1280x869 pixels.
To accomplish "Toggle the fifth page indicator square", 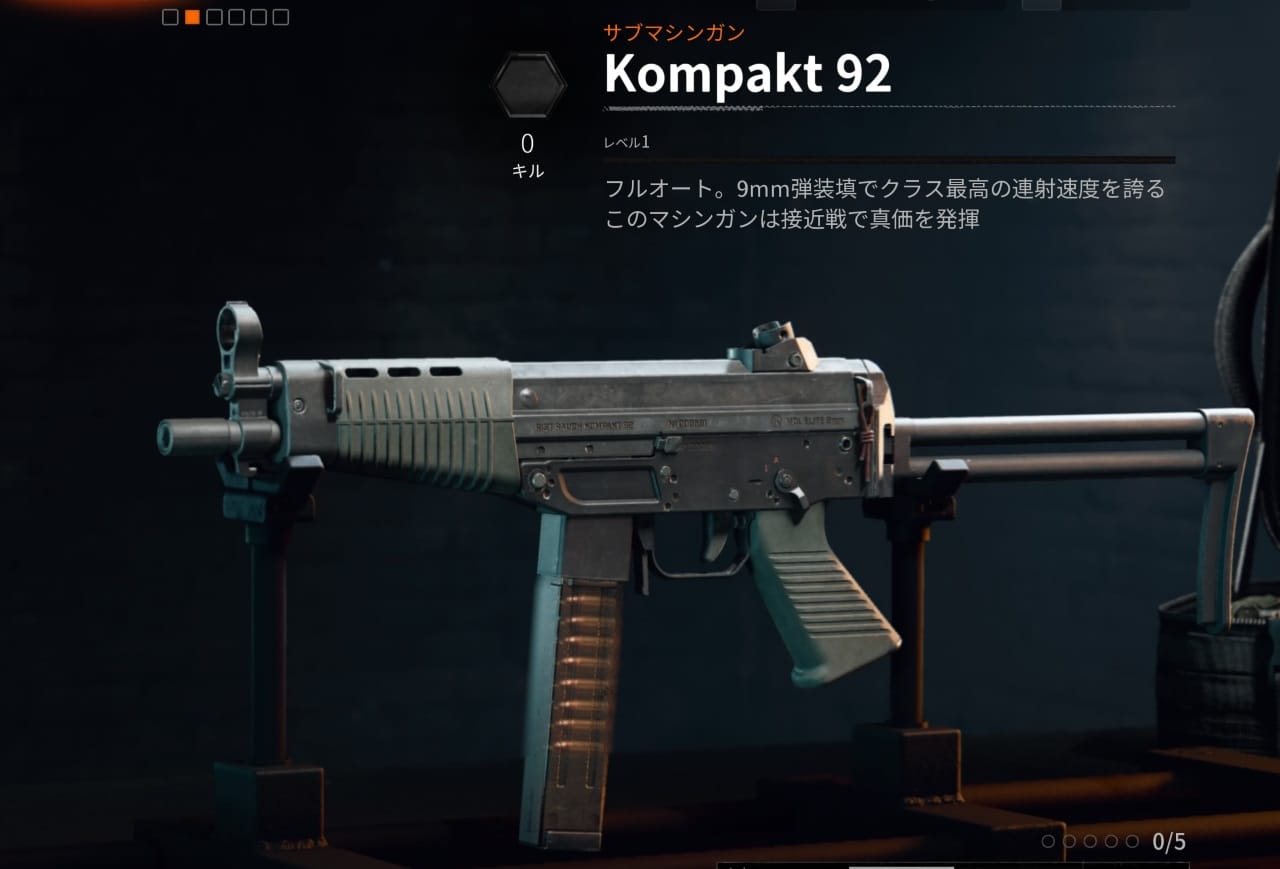I will (258, 17).
